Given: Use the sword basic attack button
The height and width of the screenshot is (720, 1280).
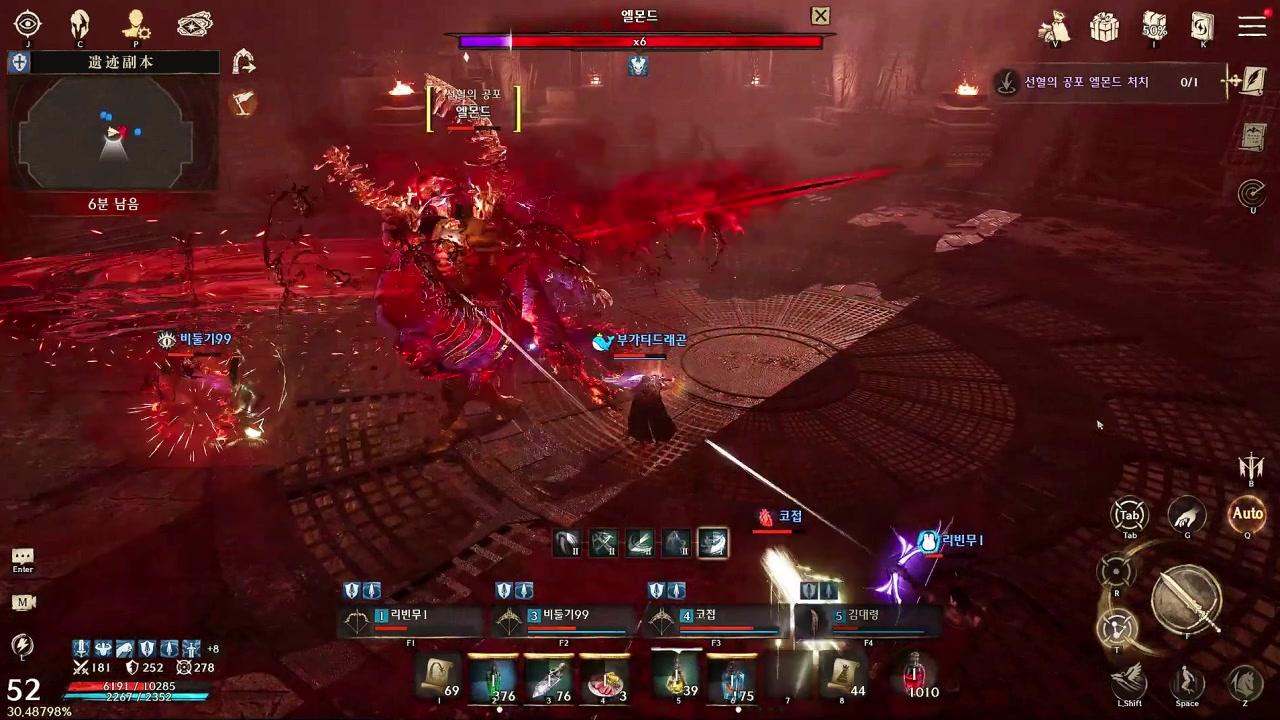Looking at the screenshot, I should (1186, 600).
